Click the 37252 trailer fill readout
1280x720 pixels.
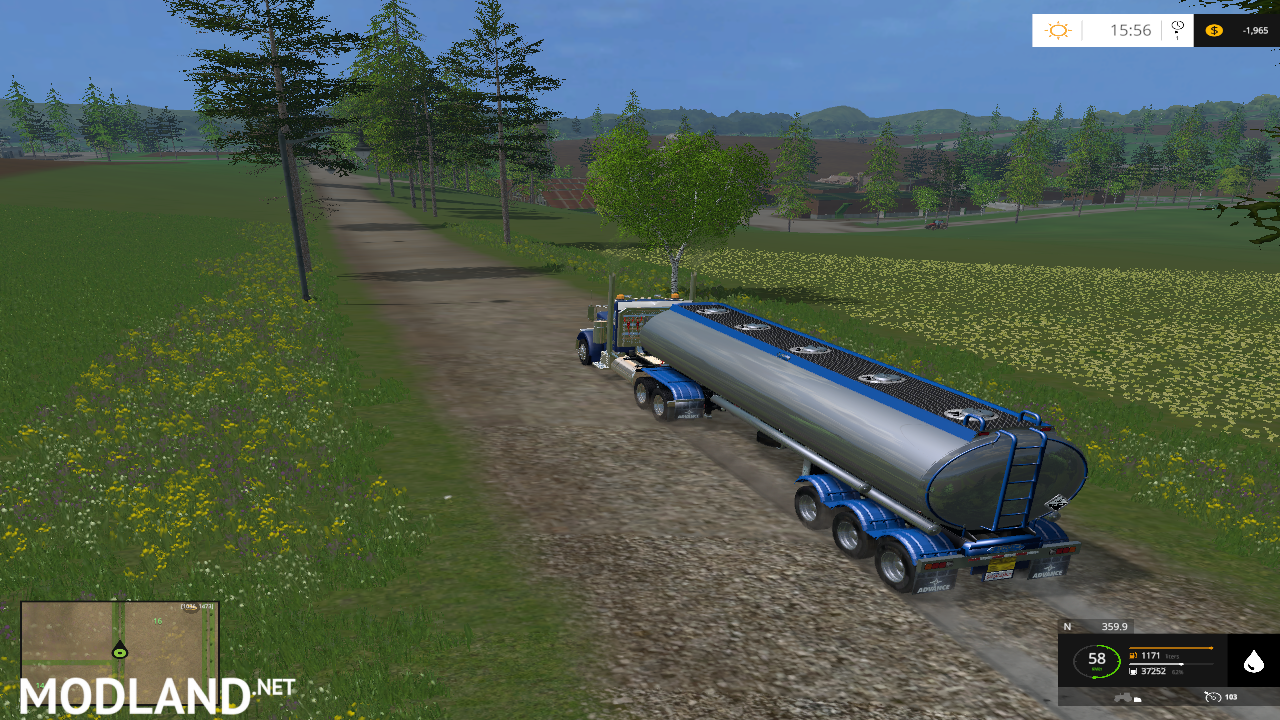pos(1153,671)
